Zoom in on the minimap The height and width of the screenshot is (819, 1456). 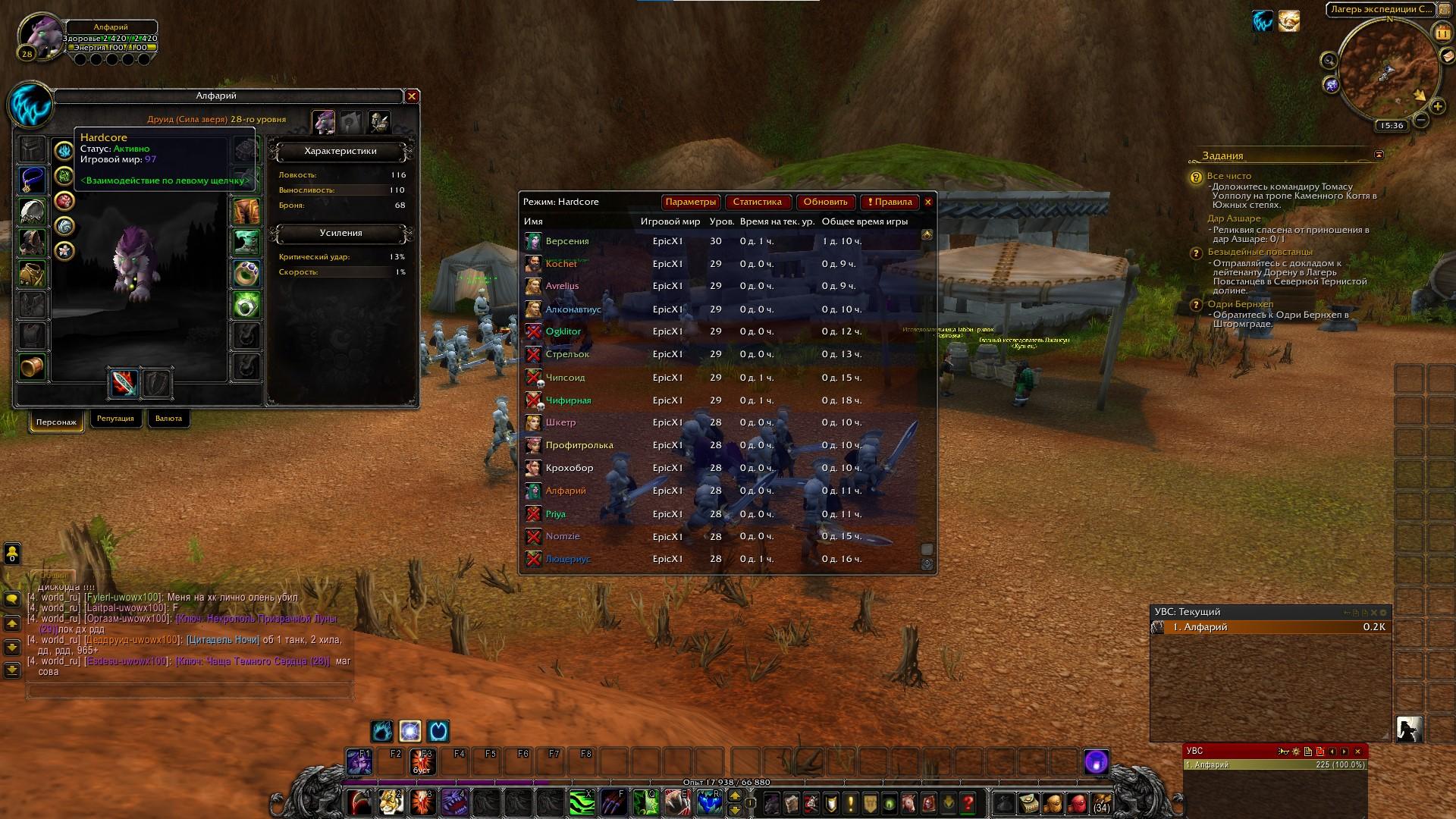1437,106
